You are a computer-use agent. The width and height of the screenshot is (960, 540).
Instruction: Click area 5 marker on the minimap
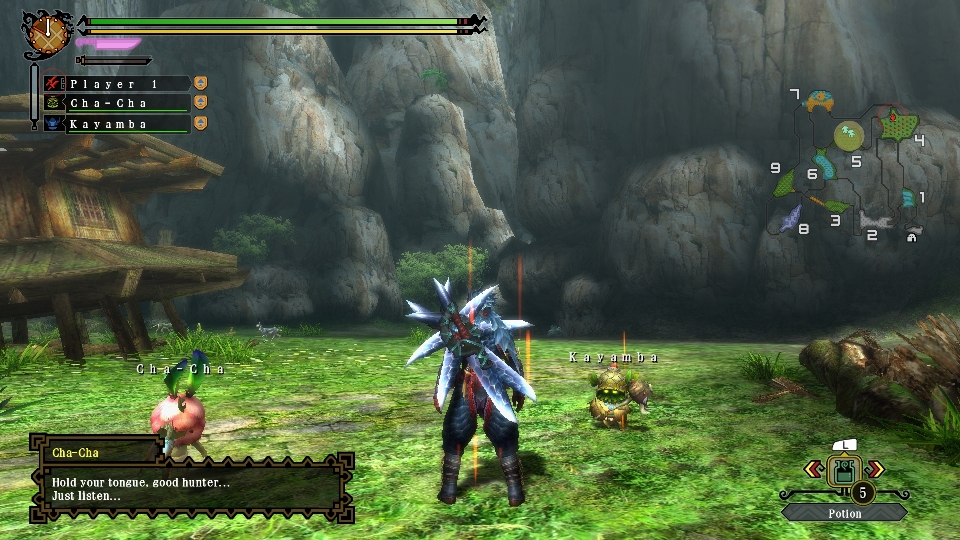point(850,134)
